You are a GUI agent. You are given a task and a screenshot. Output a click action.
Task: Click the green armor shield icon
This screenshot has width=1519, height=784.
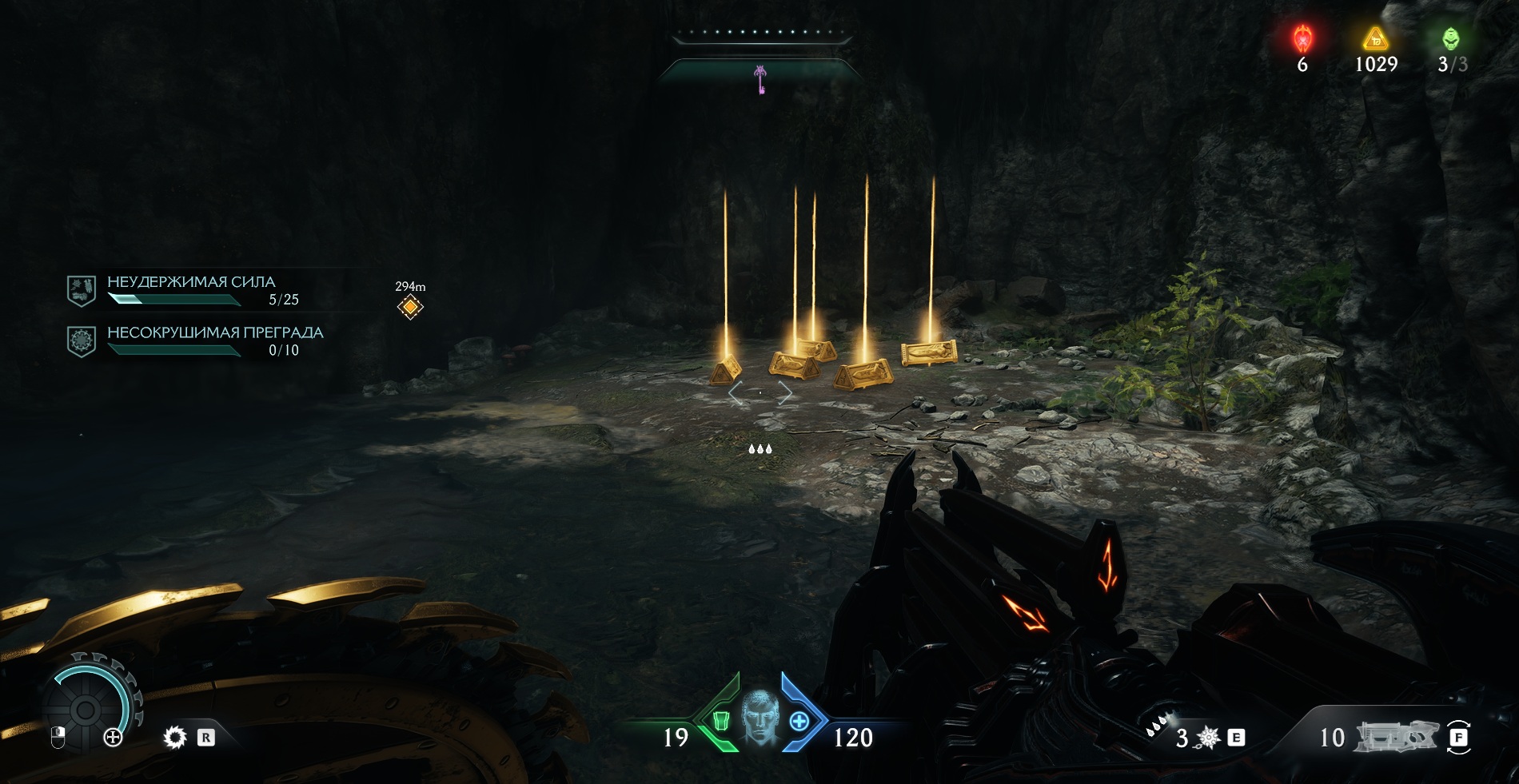[720, 721]
